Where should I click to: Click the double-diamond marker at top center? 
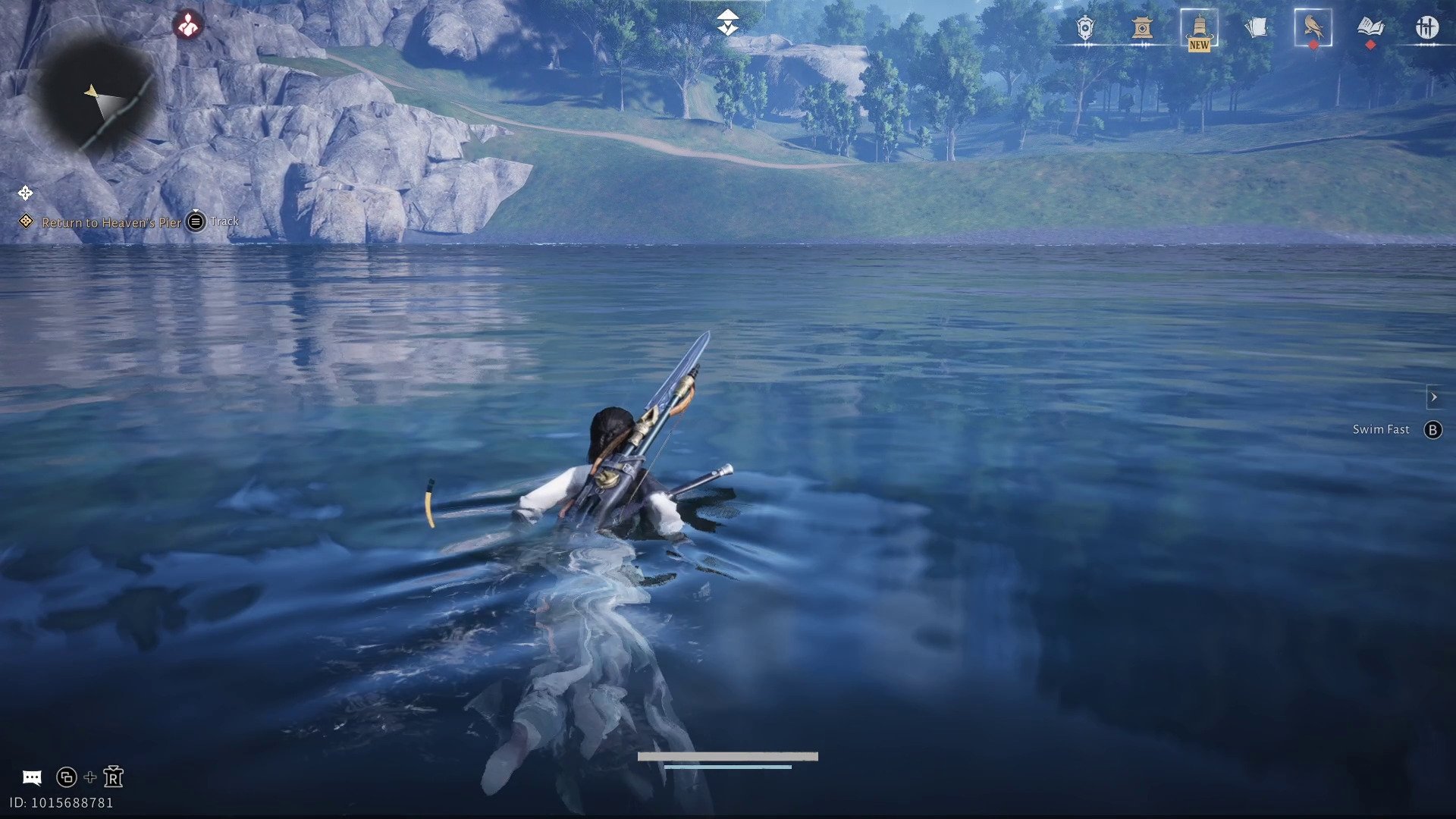point(727,23)
